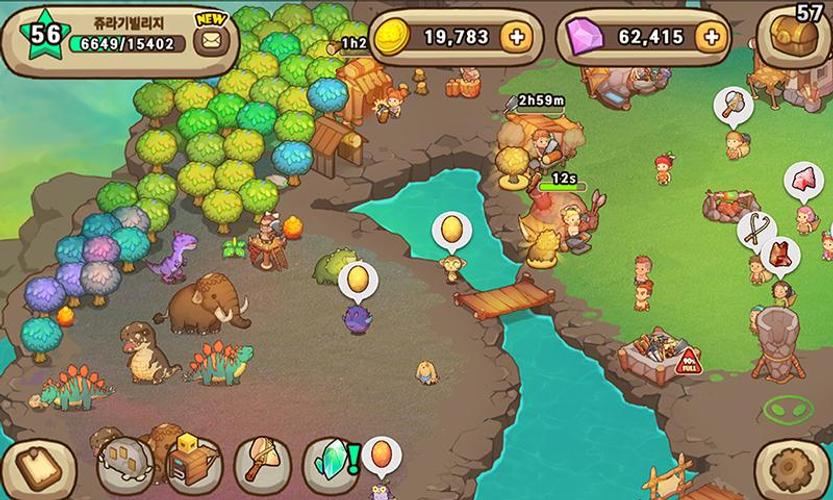This screenshot has width=833, height=500.
Task: Add more gold coins with plus button
Action: [x=516, y=38]
